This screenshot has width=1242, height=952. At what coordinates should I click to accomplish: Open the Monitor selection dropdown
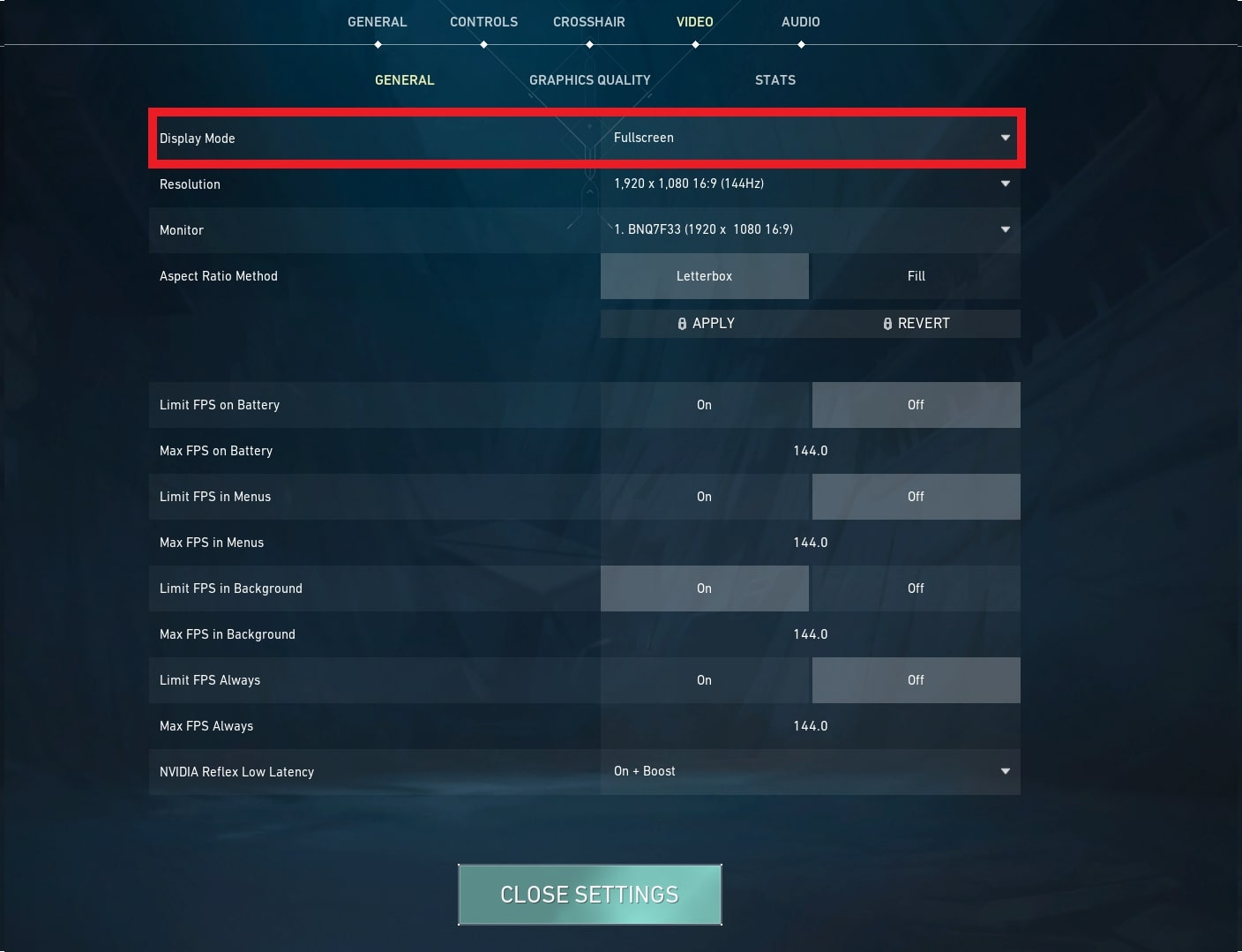click(1005, 229)
